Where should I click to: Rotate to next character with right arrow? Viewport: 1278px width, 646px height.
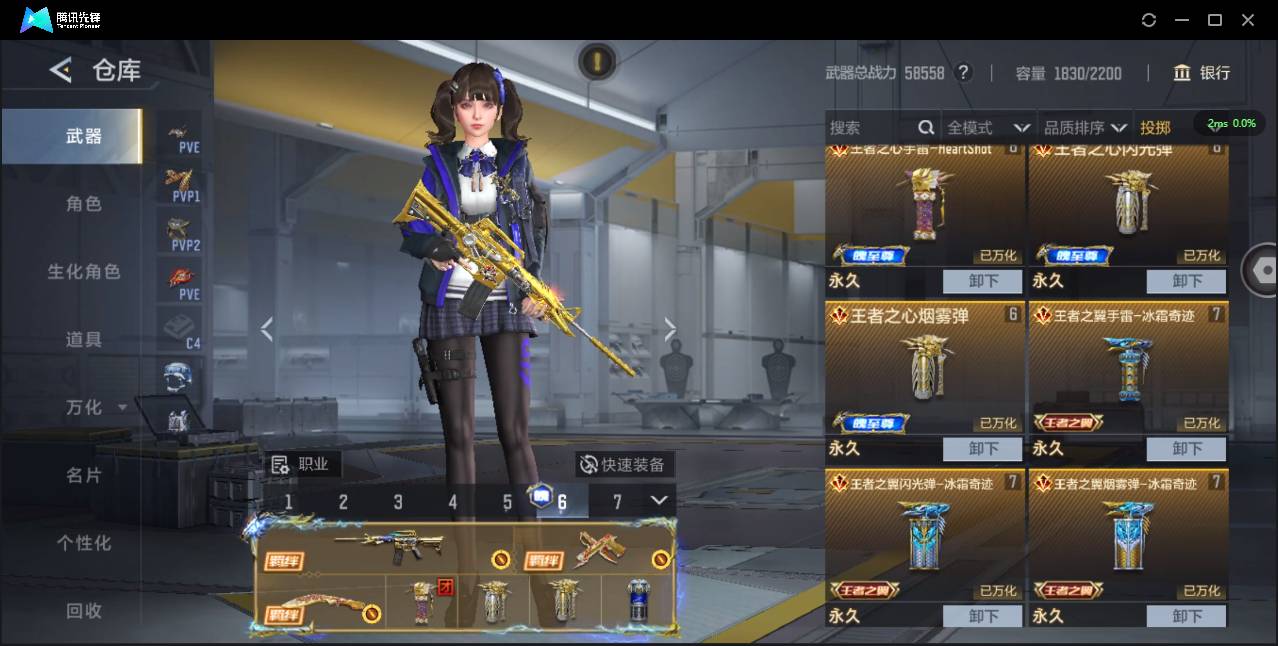pos(670,329)
